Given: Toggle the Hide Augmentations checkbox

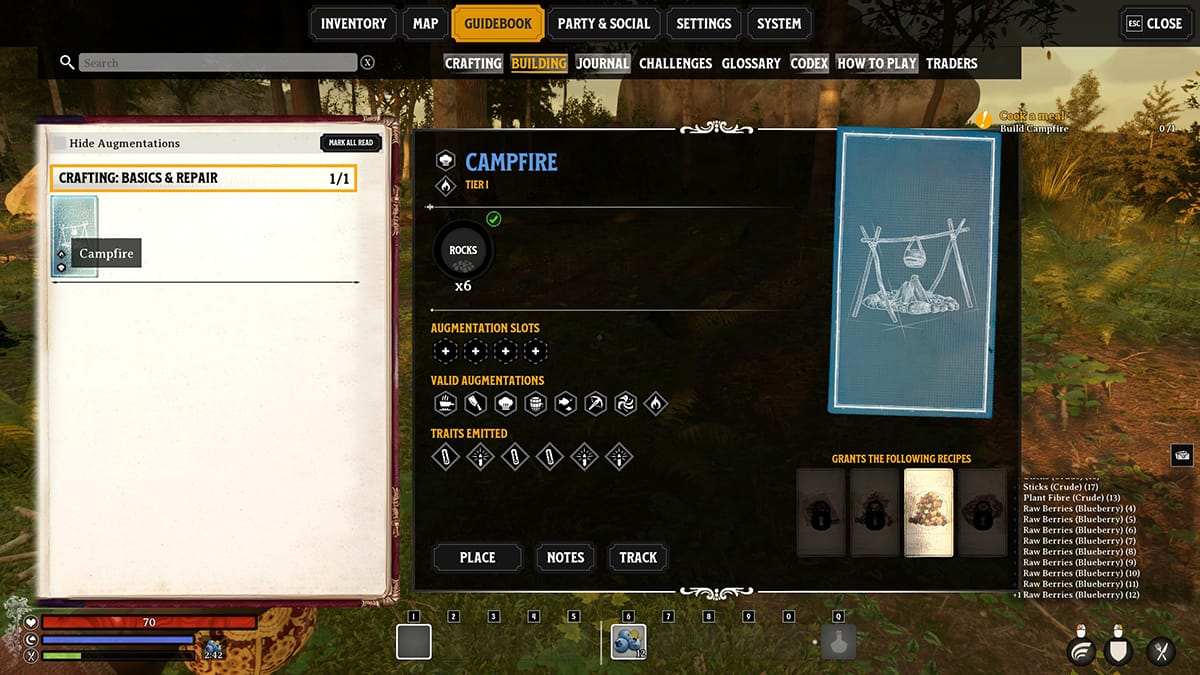Looking at the screenshot, I should 60,144.
